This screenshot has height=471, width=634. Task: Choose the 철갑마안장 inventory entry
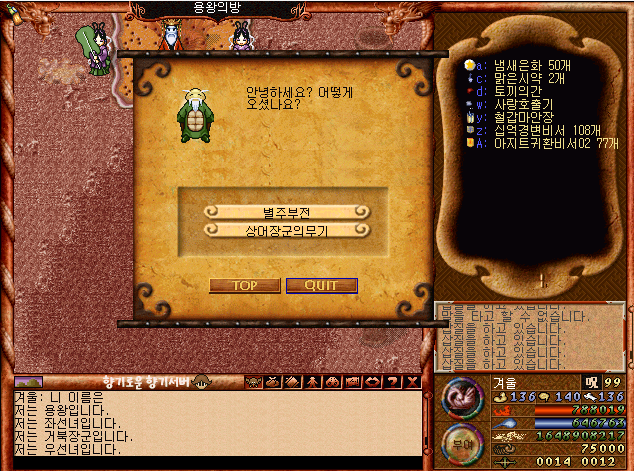tap(516, 116)
